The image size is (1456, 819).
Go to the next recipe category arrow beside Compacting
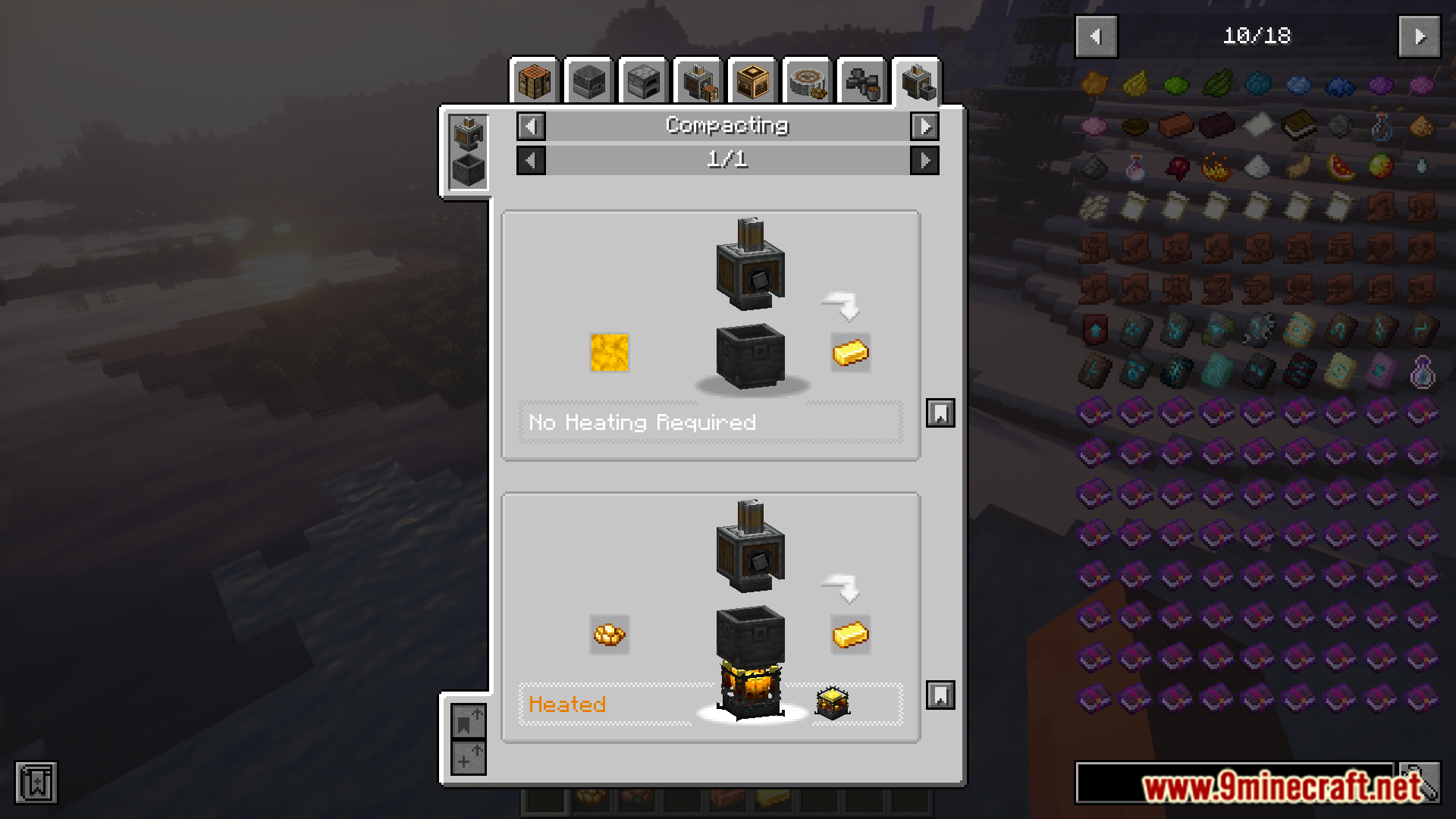click(924, 126)
